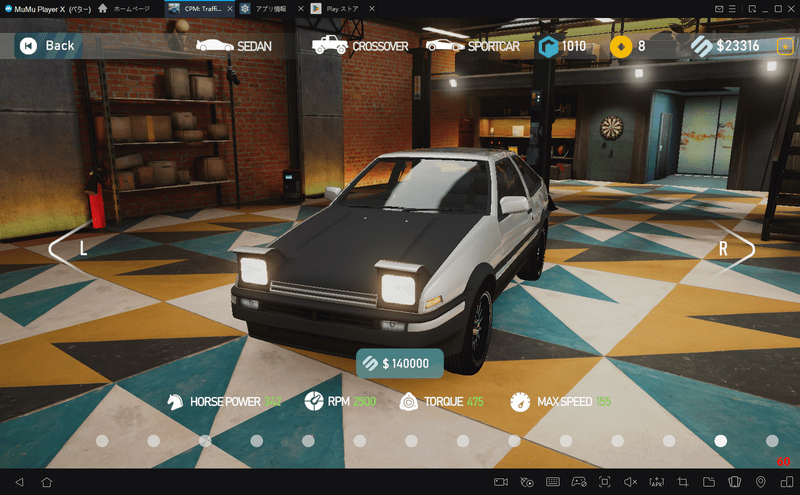This screenshot has width=800, height=495.
Task: Switch to the SEDAN car category
Action: coord(233,45)
